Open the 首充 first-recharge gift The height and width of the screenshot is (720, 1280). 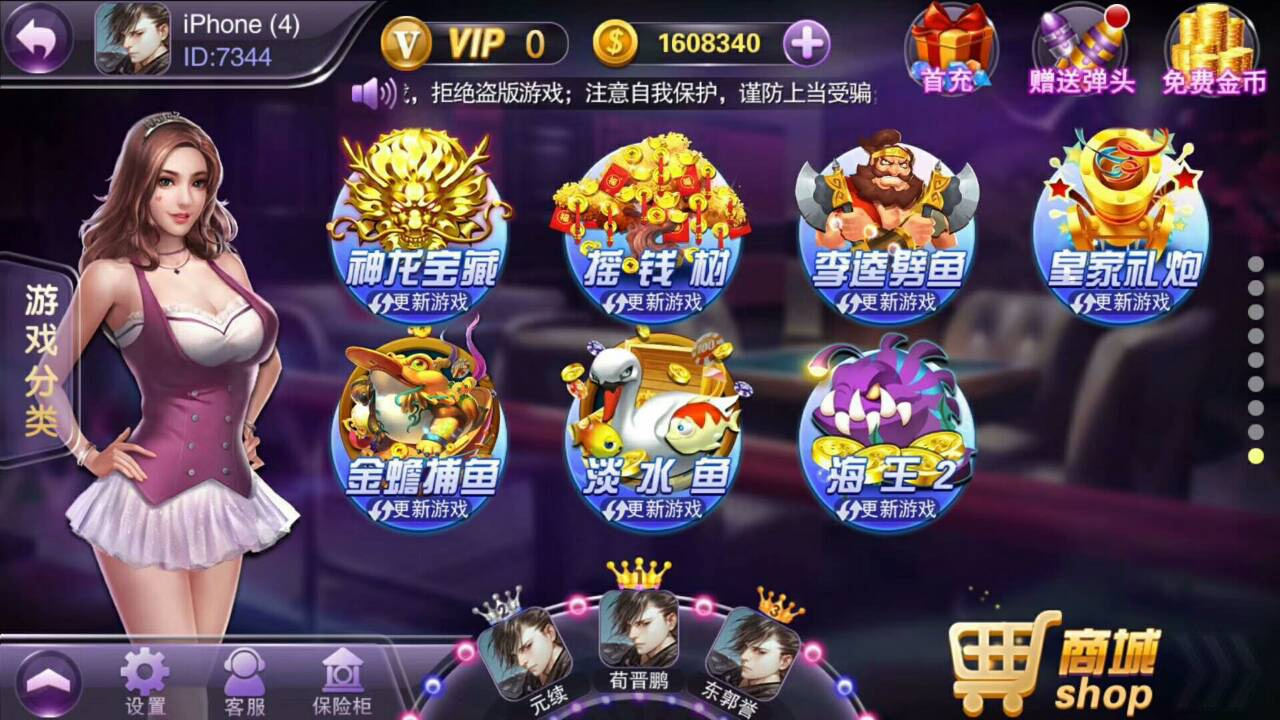[x=953, y=45]
